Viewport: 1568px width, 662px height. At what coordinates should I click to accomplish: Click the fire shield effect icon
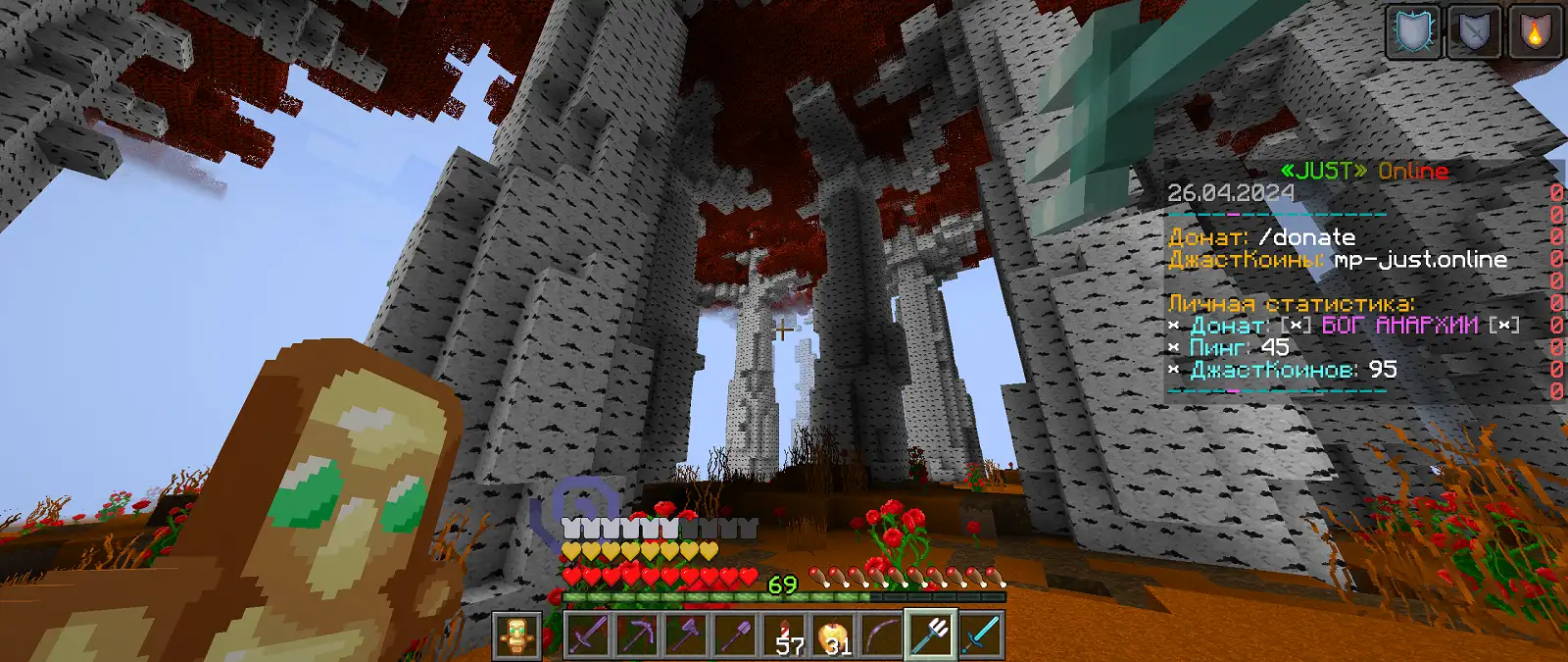[1535, 32]
